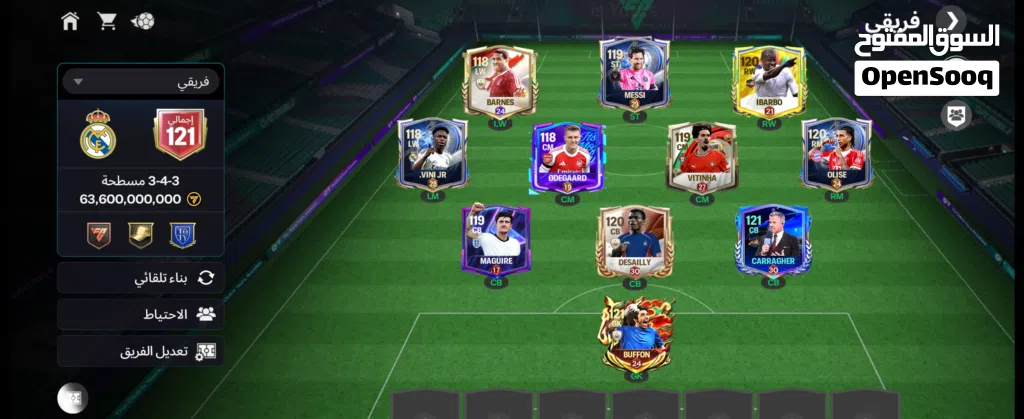Choose the Odegaard midfielder card
Image resolution: width=1024 pixels, height=419 pixels.
click(567, 158)
